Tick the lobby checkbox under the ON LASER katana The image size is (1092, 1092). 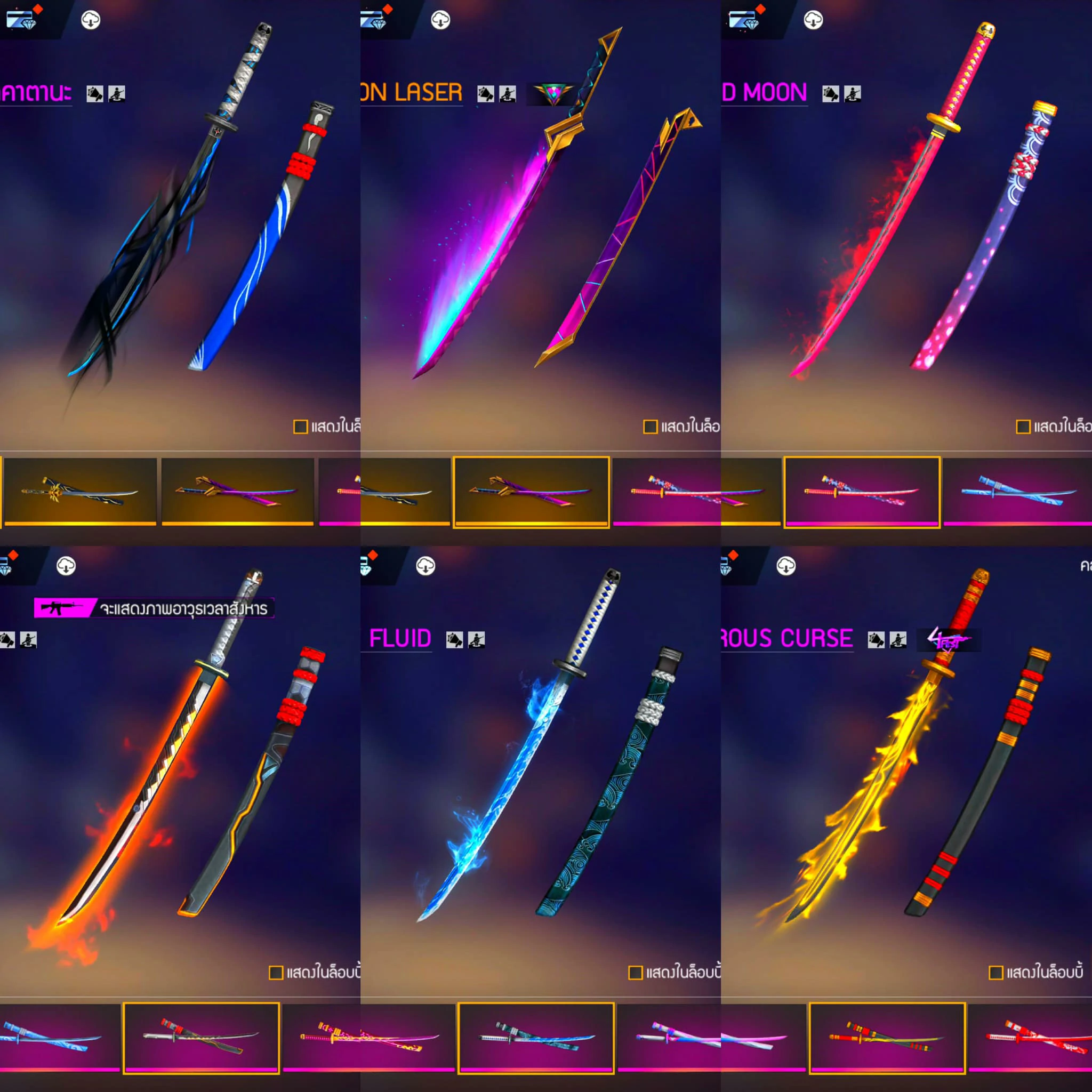(650, 427)
